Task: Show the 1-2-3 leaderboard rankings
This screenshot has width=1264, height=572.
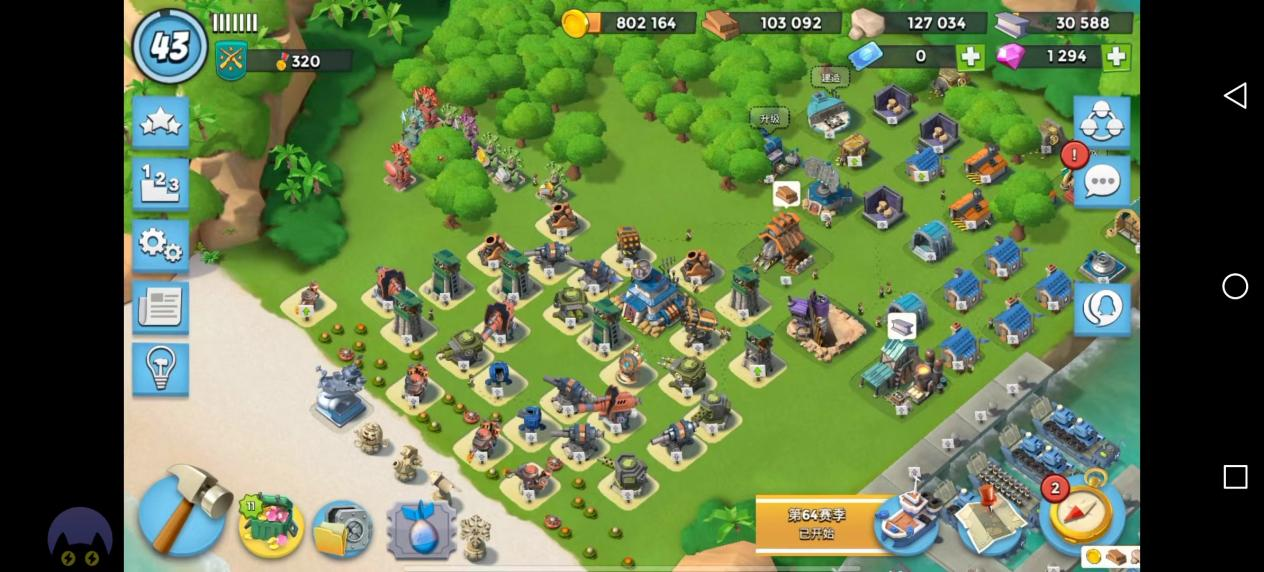Action: click(160, 184)
